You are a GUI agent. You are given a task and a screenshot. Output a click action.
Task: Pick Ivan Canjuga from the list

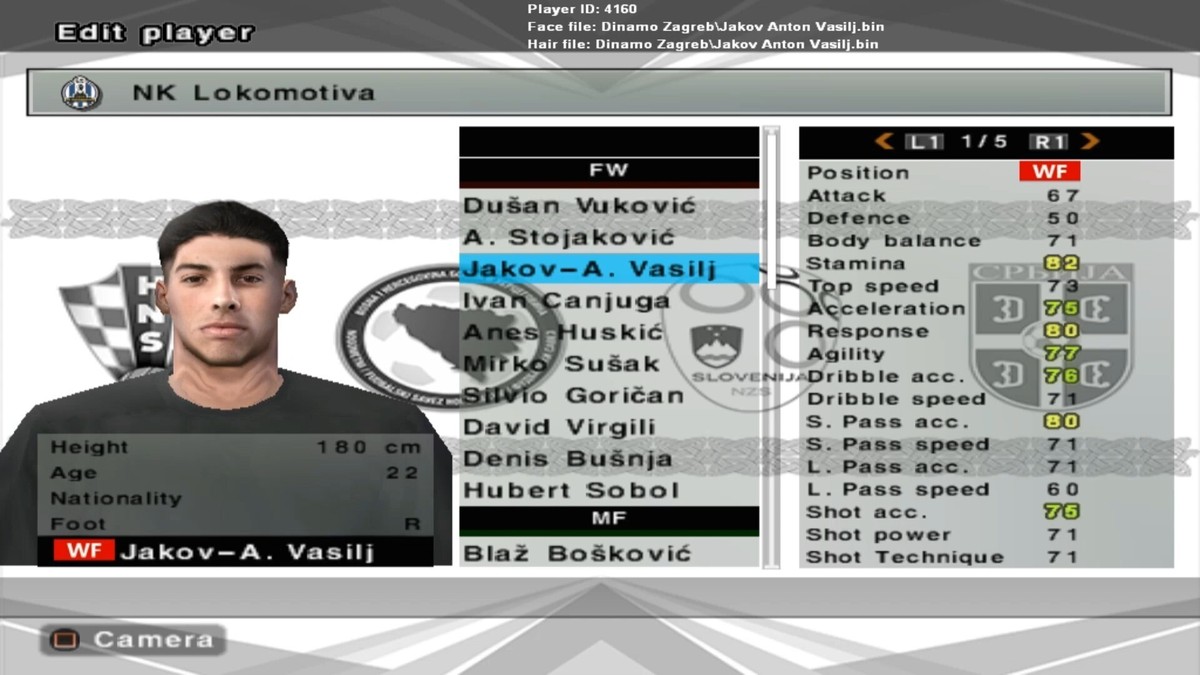(566, 301)
